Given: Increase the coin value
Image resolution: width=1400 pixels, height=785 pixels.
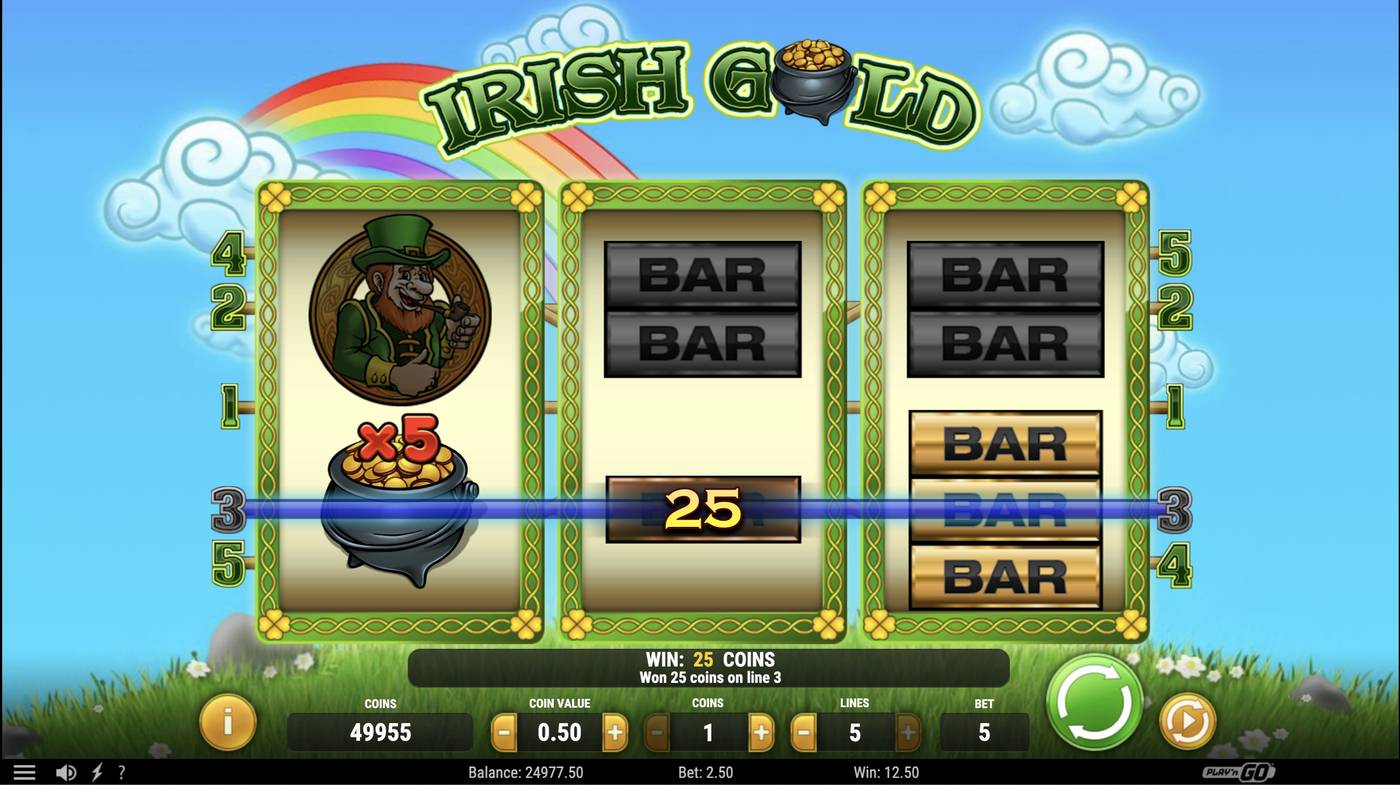Looking at the screenshot, I should (617, 731).
